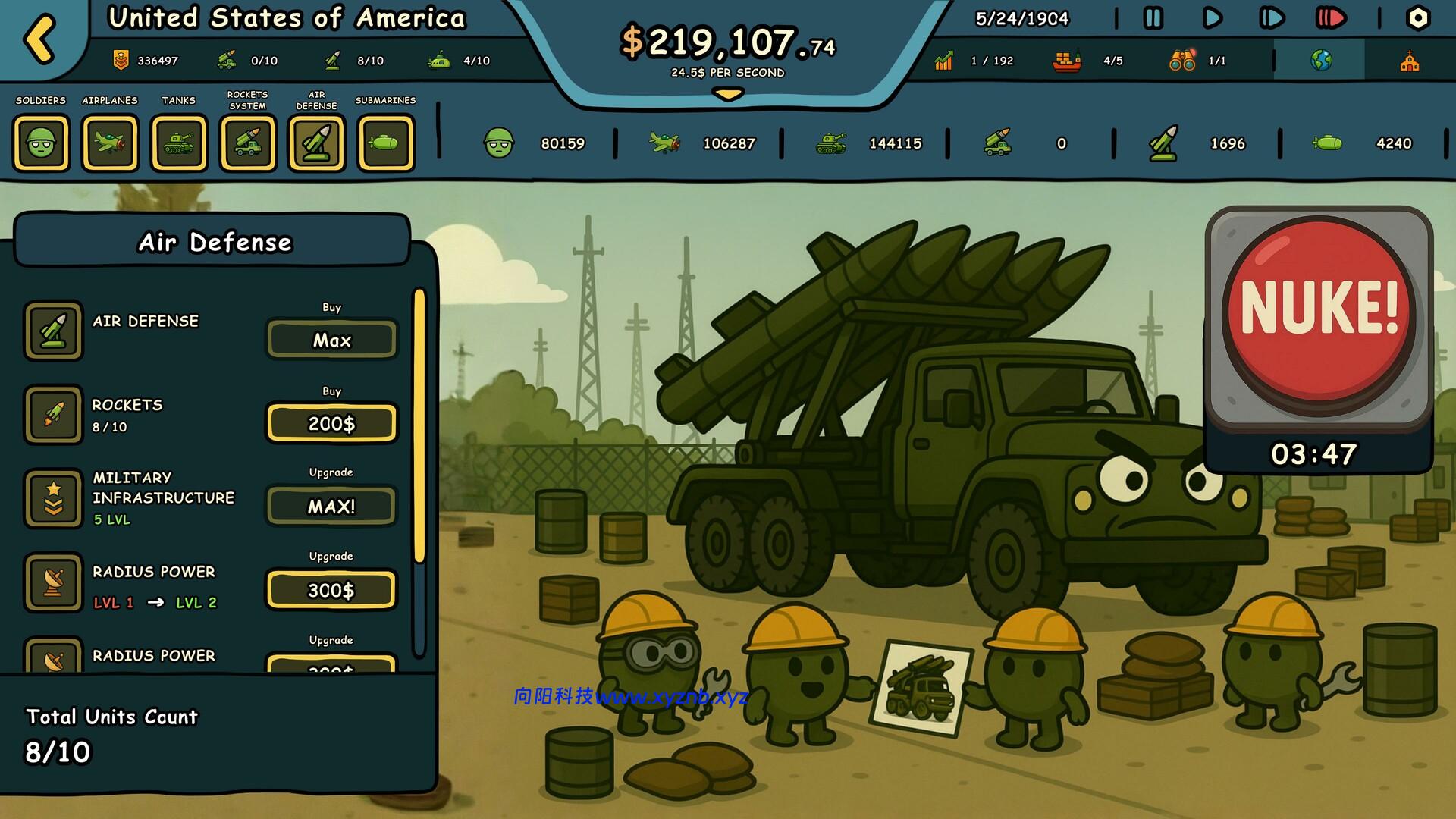1456x819 pixels.
Task: Select the Air Defense category
Action: click(x=317, y=143)
